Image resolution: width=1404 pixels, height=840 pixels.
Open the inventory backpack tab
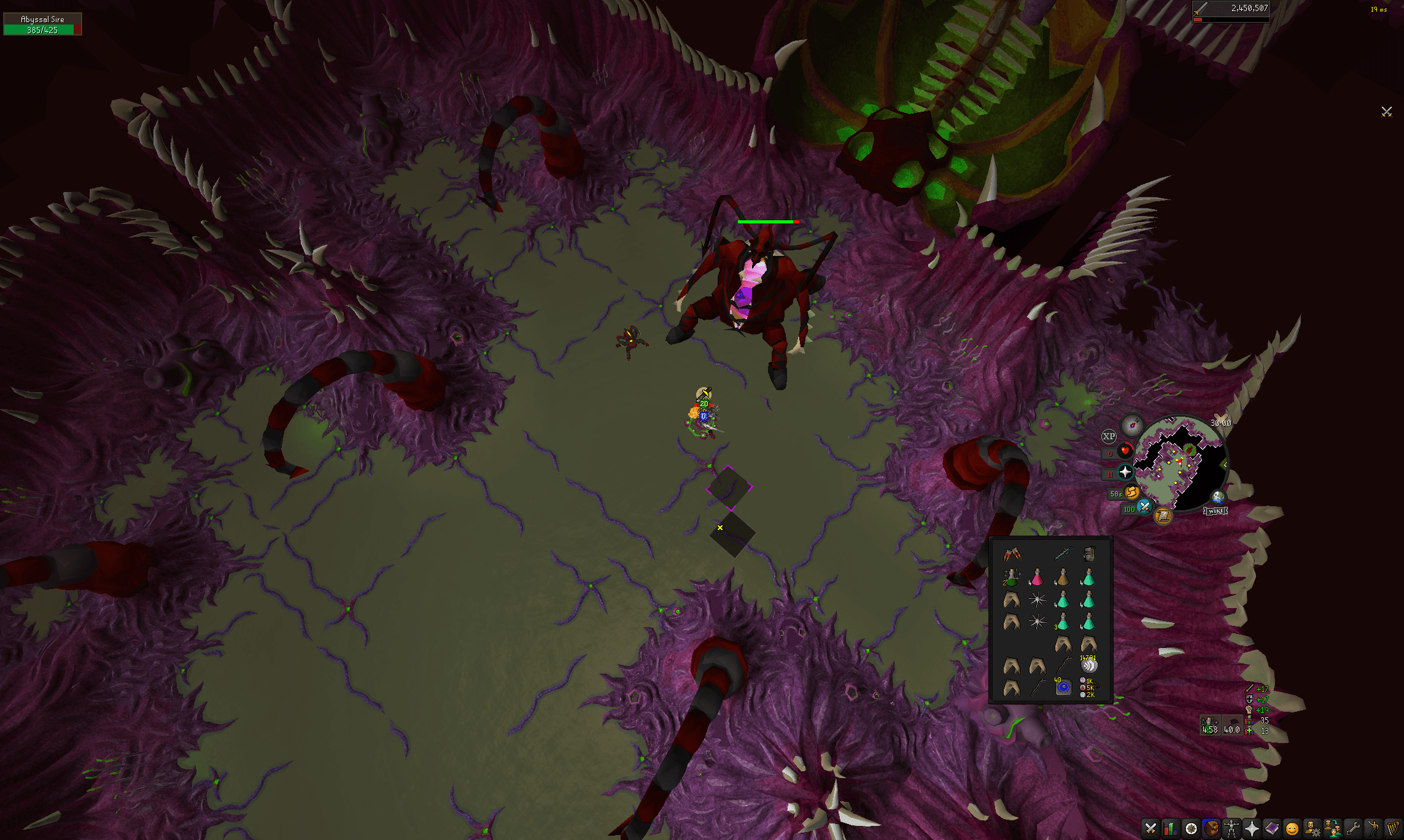tap(1211, 829)
